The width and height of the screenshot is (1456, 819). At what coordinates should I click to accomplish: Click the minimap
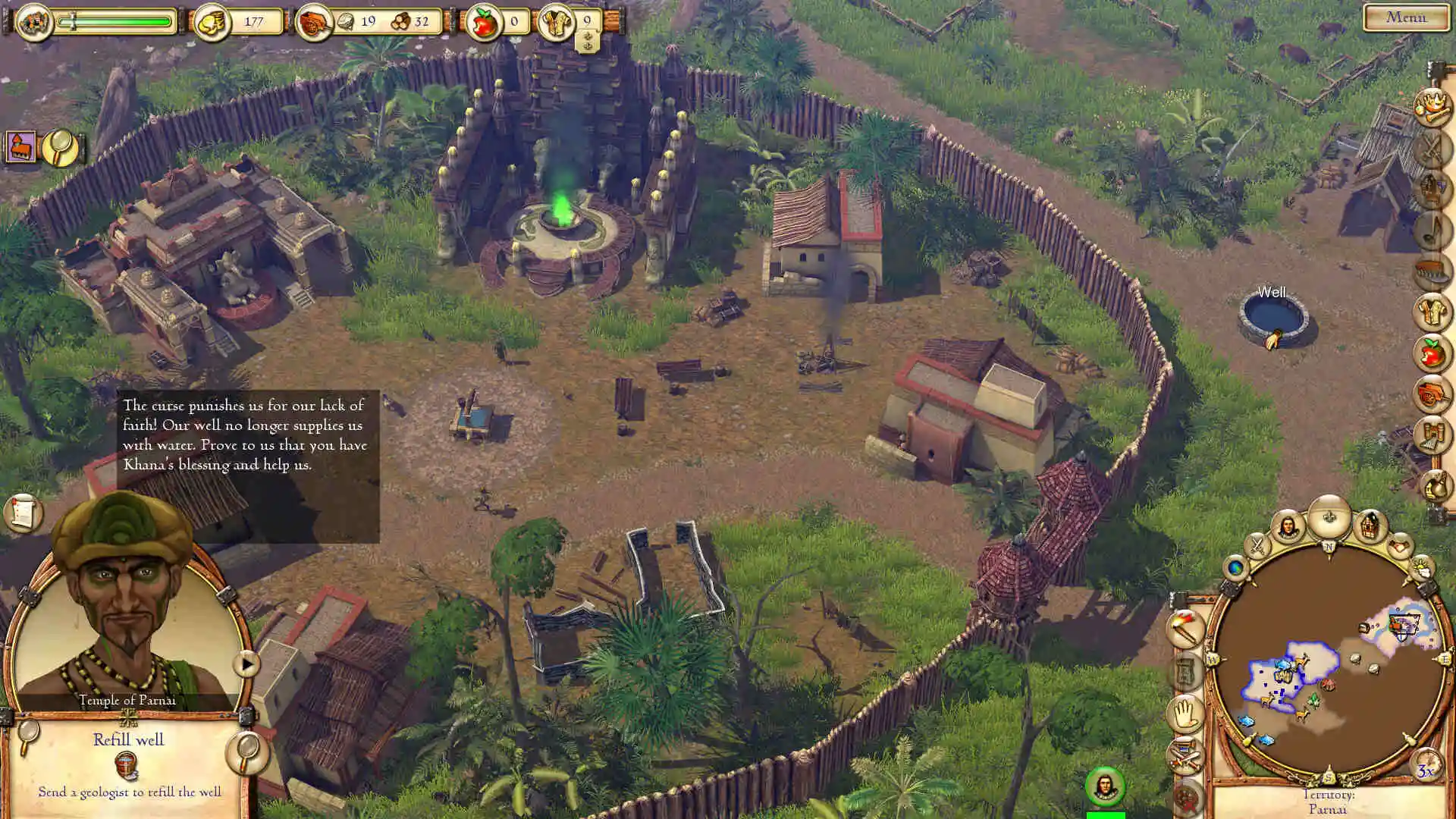[x=1329, y=660]
